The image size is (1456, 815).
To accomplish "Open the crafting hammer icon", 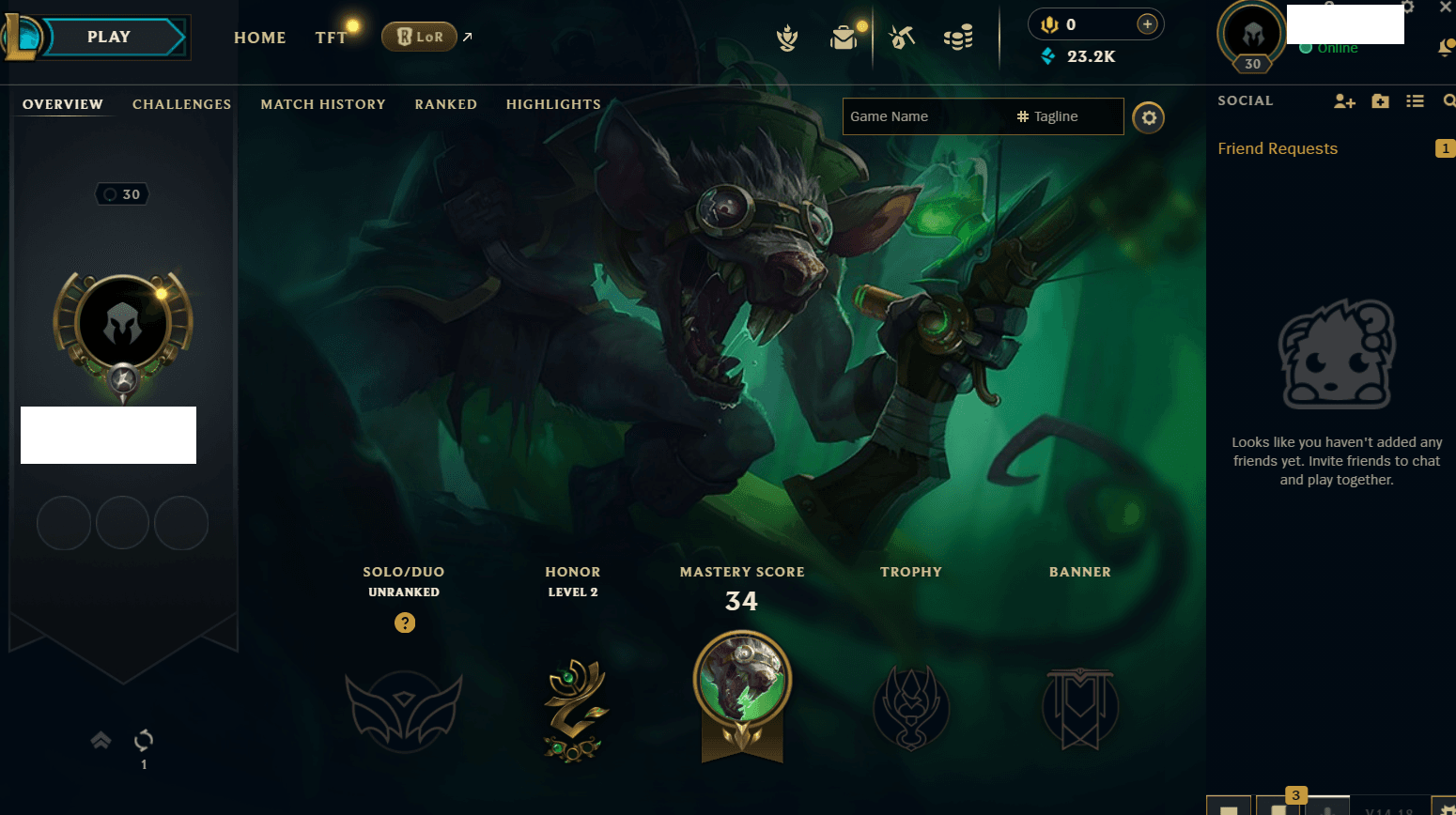I will click(x=902, y=38).
